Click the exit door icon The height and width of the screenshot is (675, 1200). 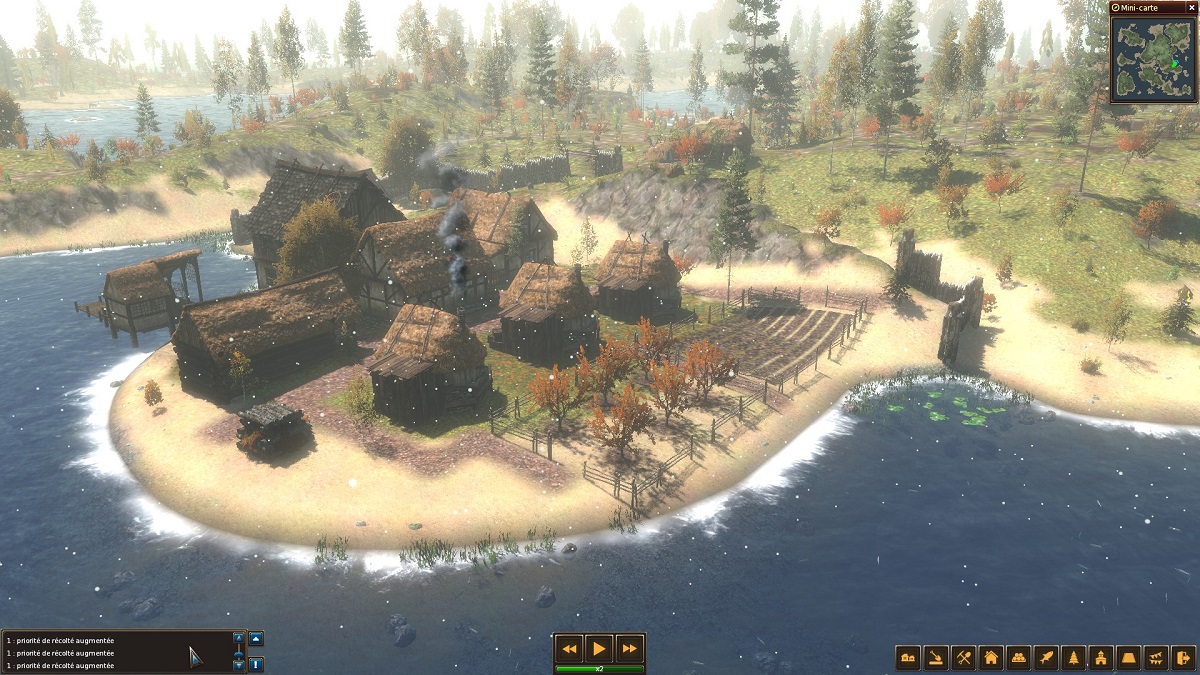1184,658
